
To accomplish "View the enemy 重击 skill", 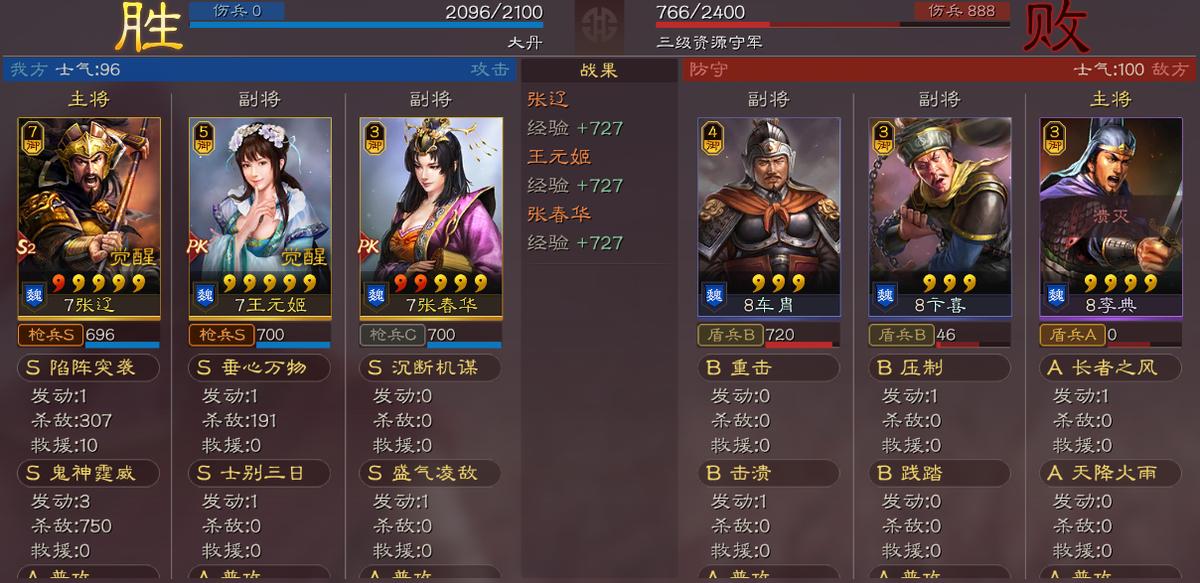I will [x=768, y=368].
